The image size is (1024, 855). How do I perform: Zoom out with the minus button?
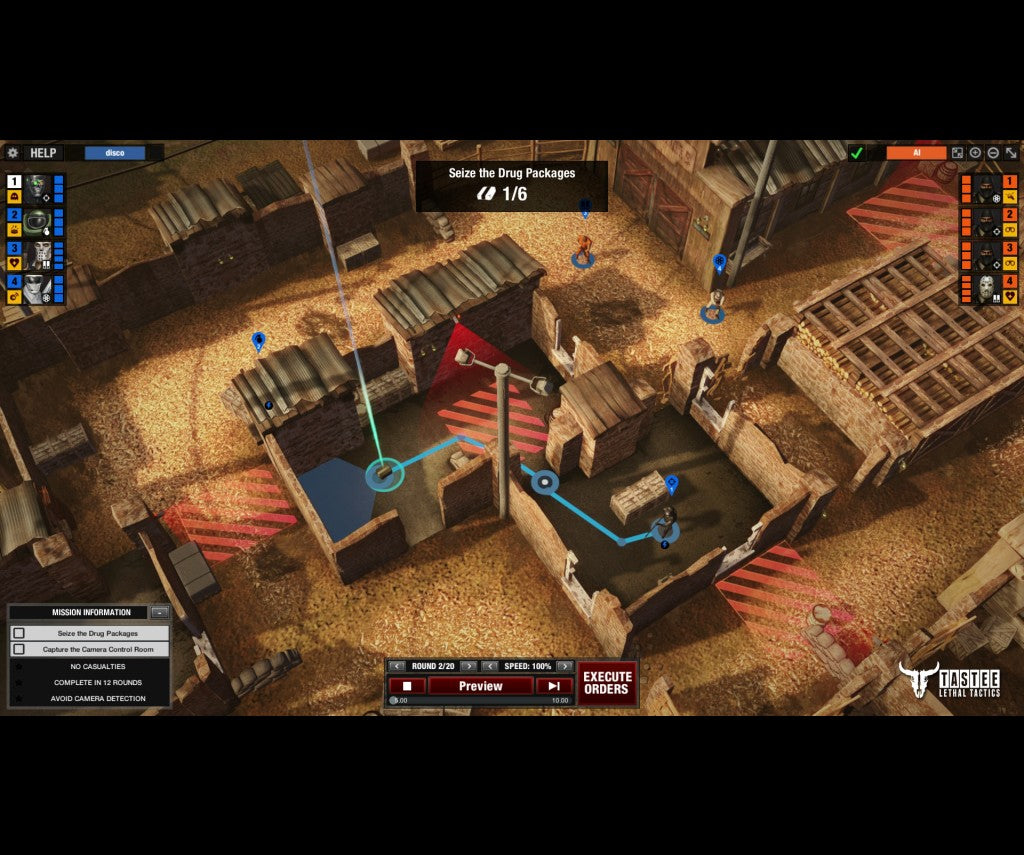pyautogui.click(x=993, y=153)
